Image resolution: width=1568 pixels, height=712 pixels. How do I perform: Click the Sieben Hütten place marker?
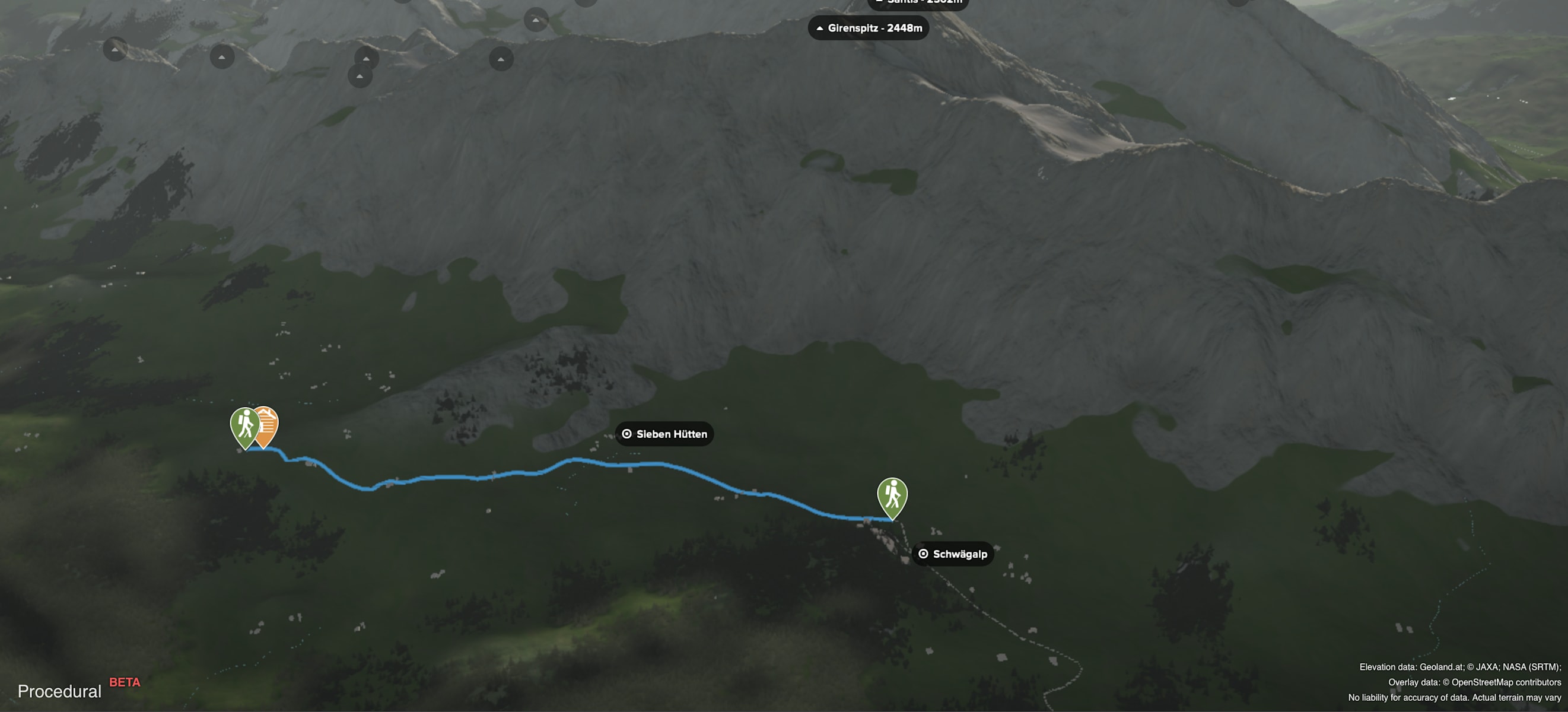click(664, 434)
